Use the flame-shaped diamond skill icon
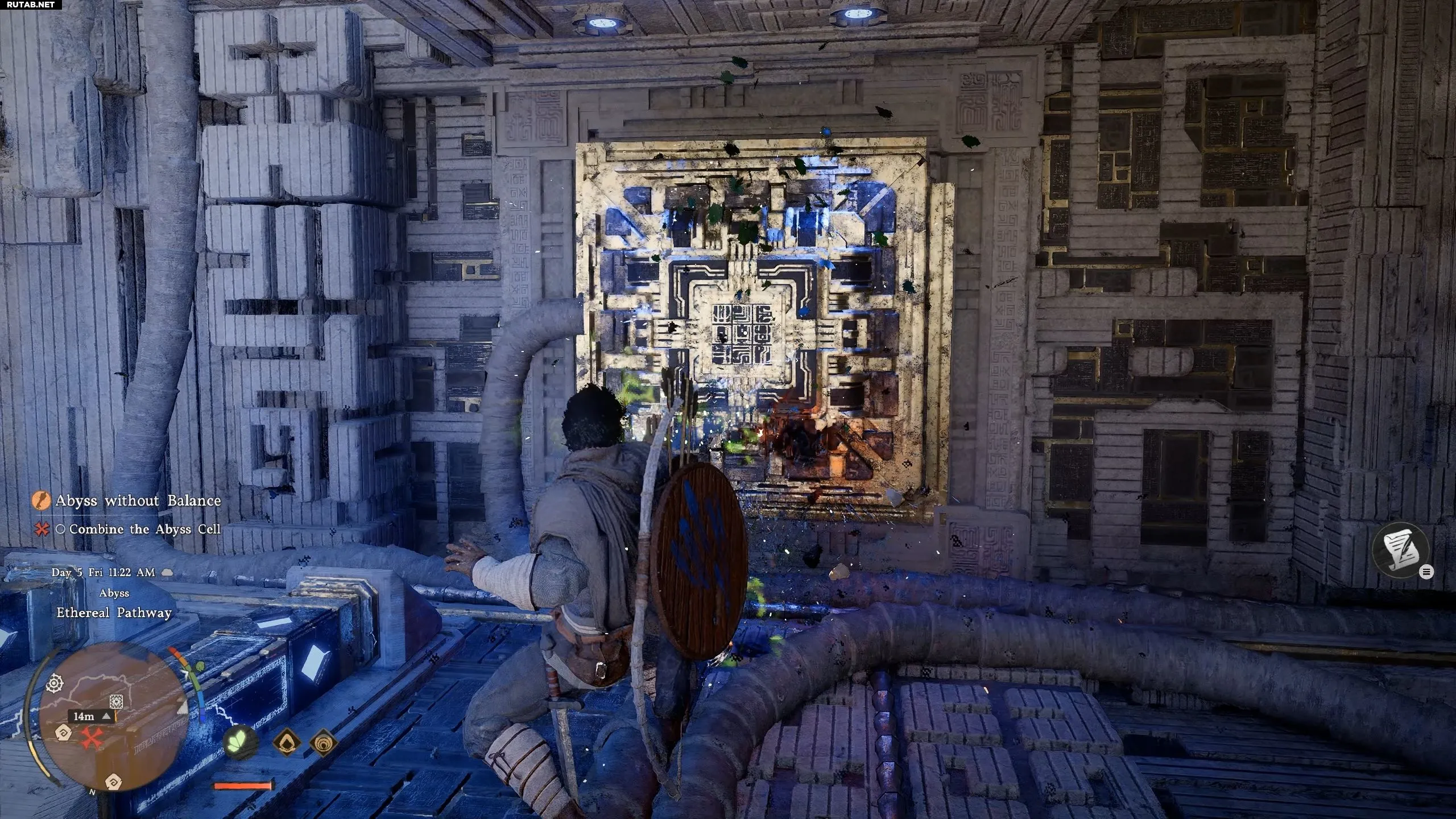1456x819 pixels. tap(287, 742)
